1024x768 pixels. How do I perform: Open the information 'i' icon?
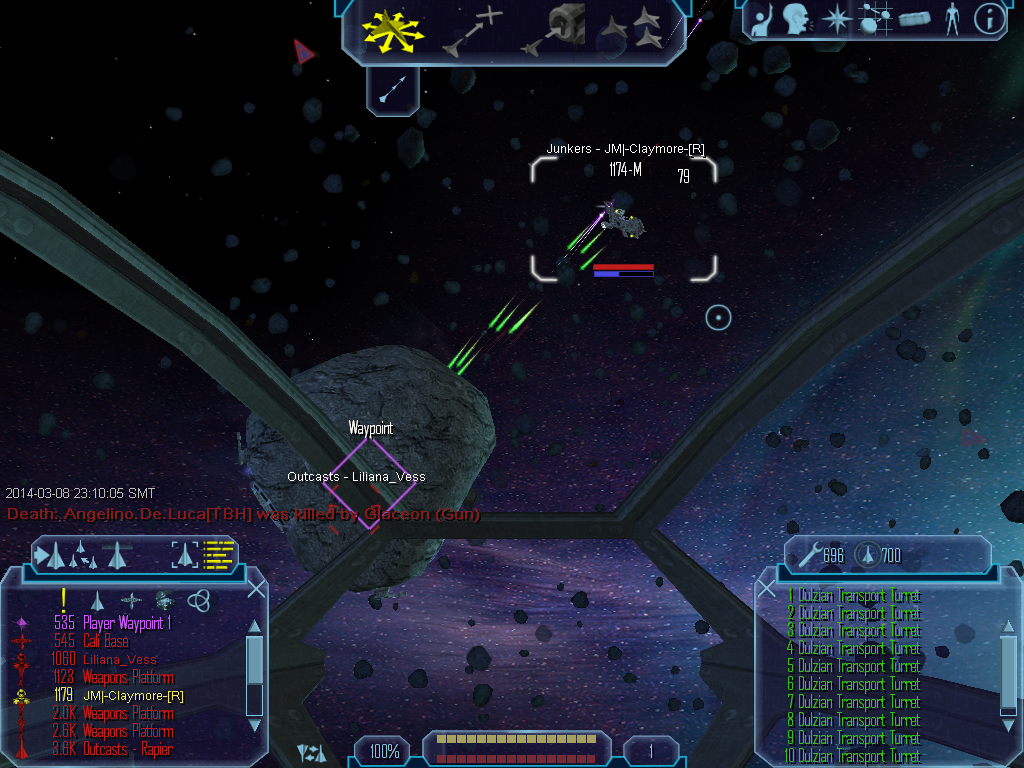tap(988, 19)
